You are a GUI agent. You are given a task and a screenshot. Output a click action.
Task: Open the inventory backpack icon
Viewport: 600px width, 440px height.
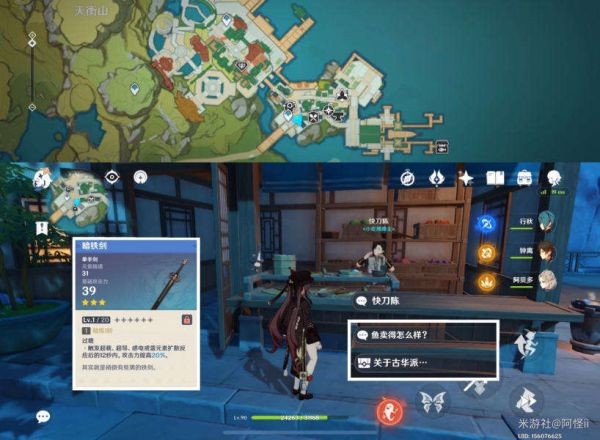tap(523, 178)
